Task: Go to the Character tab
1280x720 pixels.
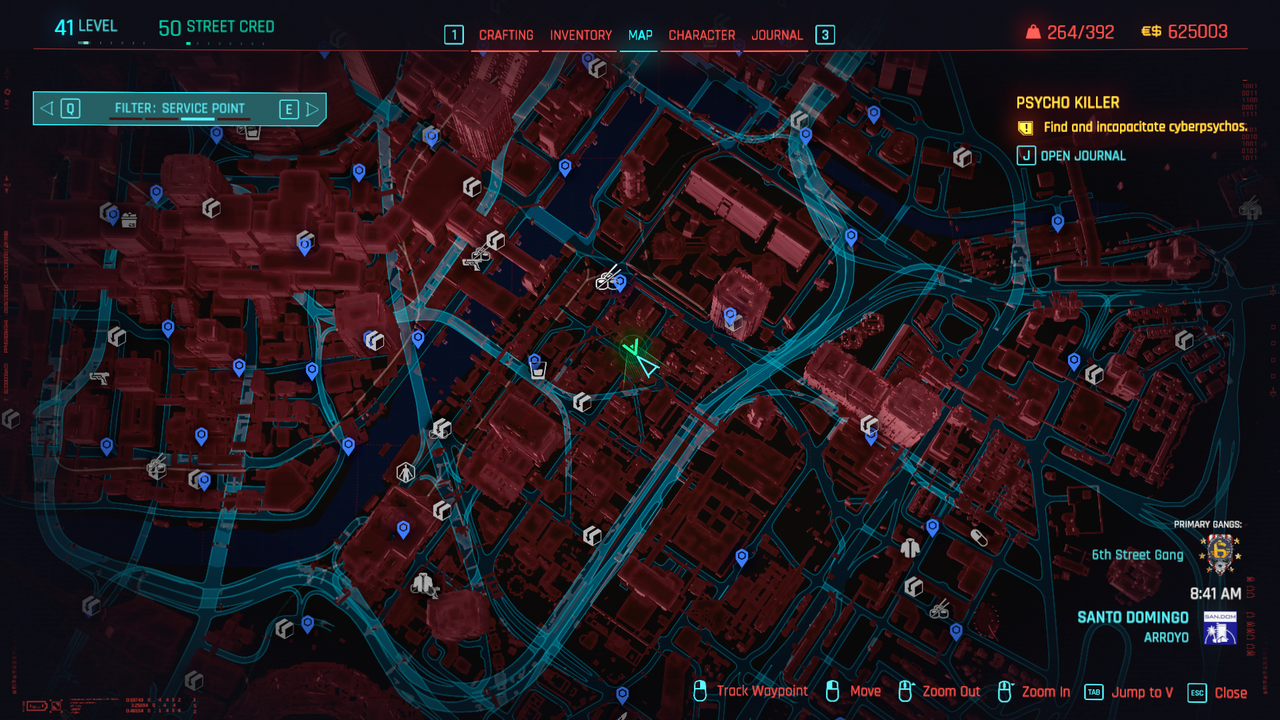Action: point(702,35)
